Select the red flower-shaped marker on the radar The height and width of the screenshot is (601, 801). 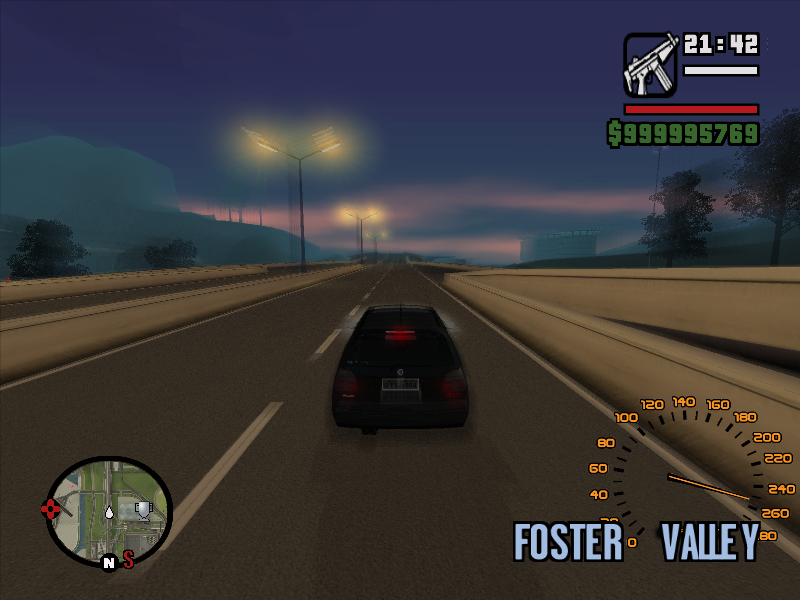(x=51, y=510)
